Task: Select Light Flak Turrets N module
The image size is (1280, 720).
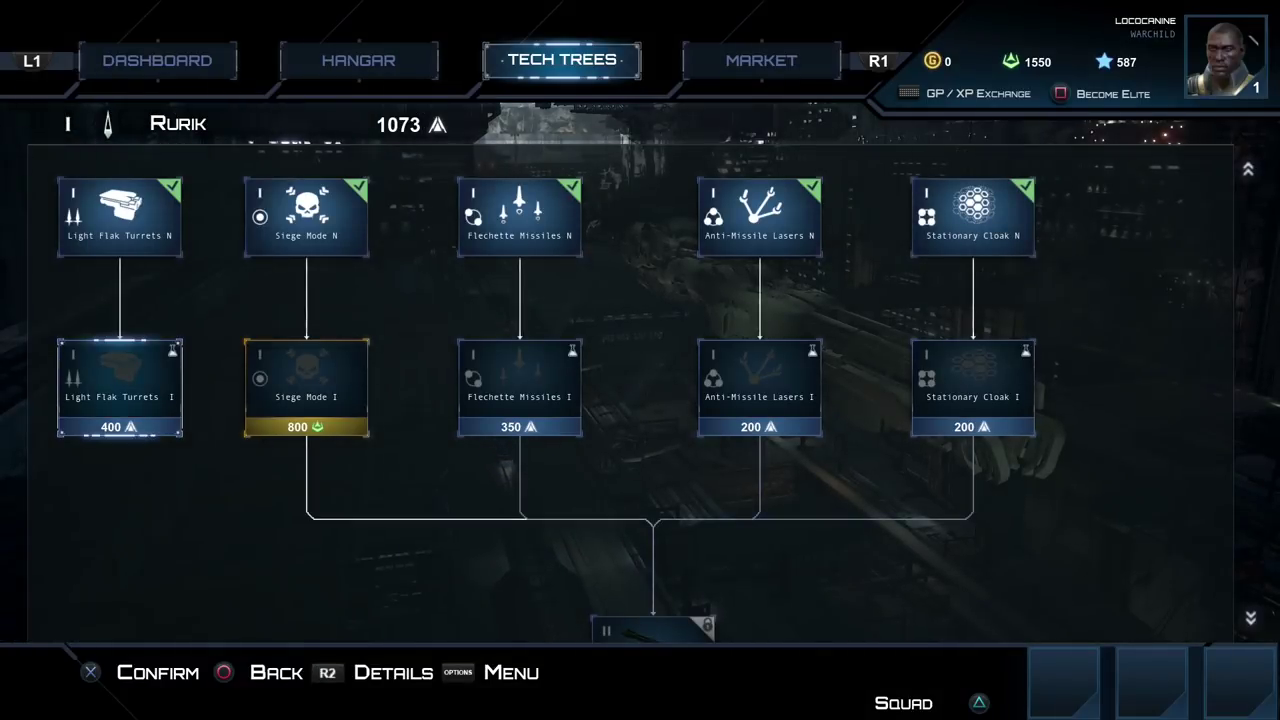Action: coord(120,217)
